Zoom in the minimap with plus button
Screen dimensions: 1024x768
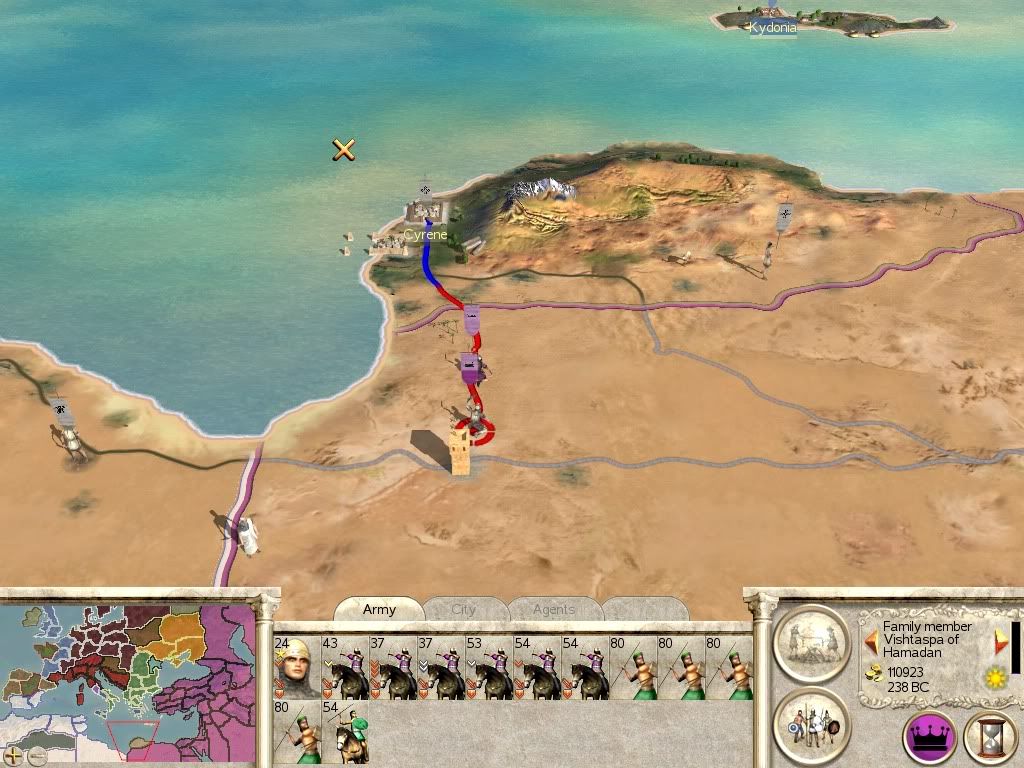[x=13, y=756]
